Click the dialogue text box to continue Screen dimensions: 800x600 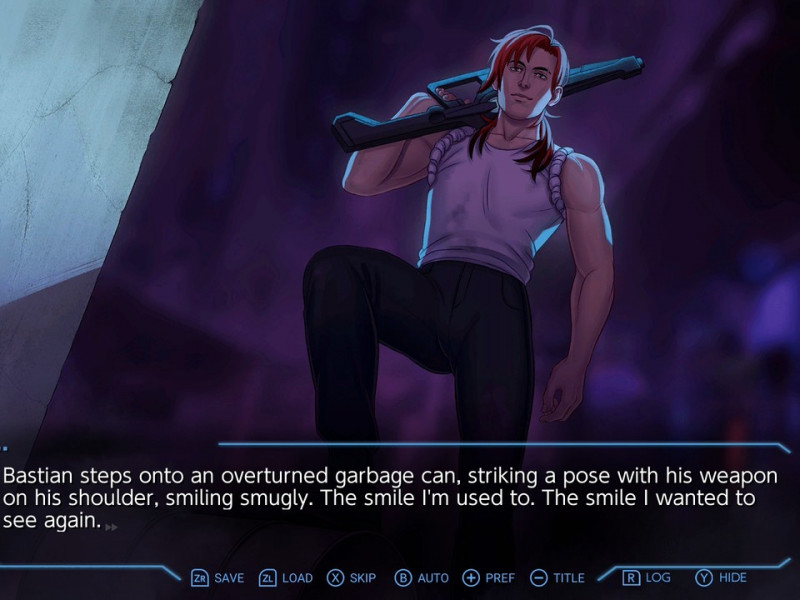coord(400,498)
